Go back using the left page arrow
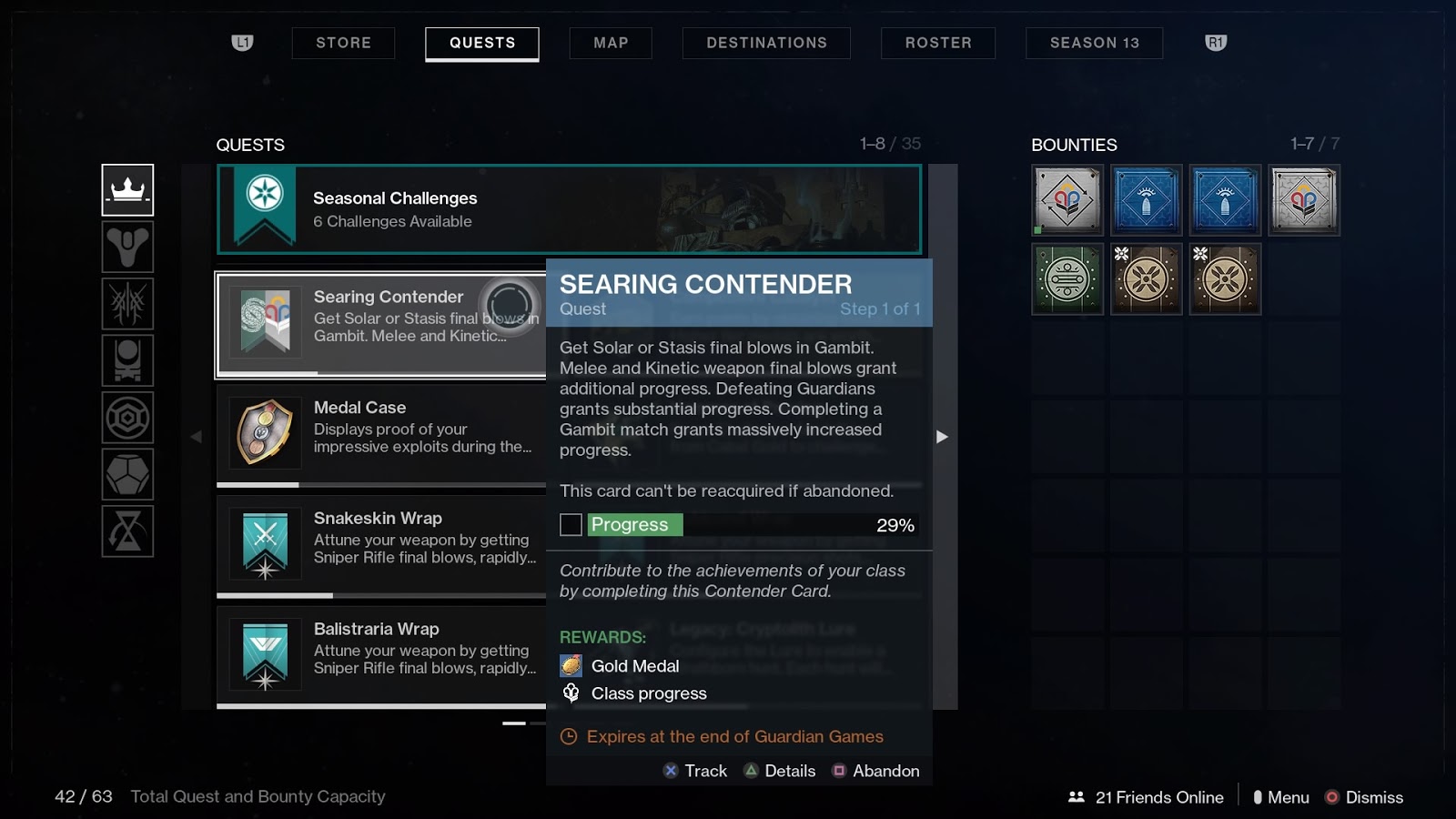Screen dimensions: 1456x819 [197, 437]
